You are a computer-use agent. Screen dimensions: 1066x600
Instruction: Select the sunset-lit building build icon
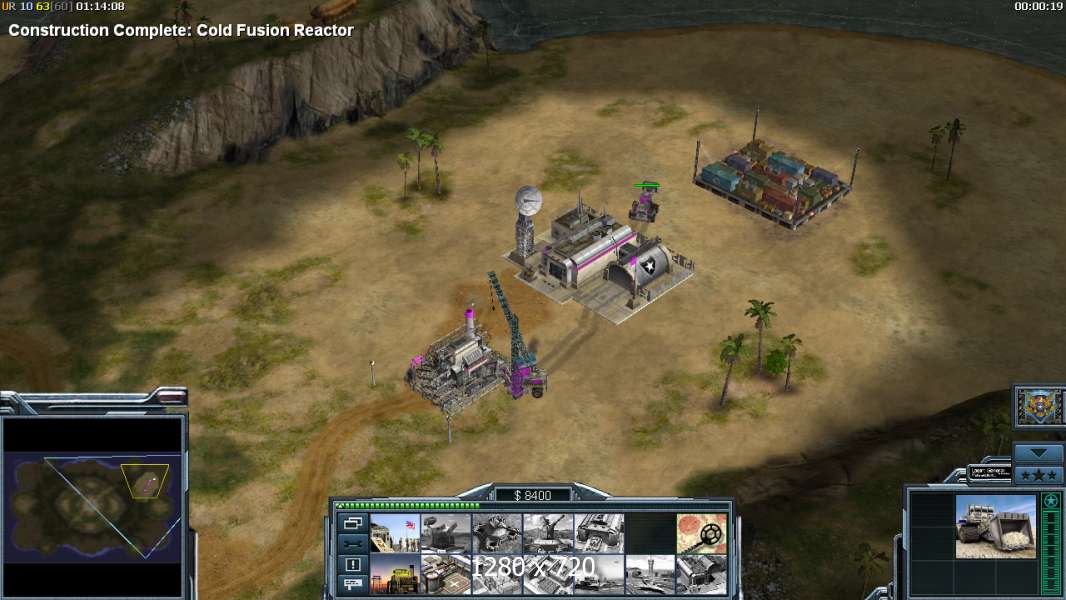click(x=394, y=574)
